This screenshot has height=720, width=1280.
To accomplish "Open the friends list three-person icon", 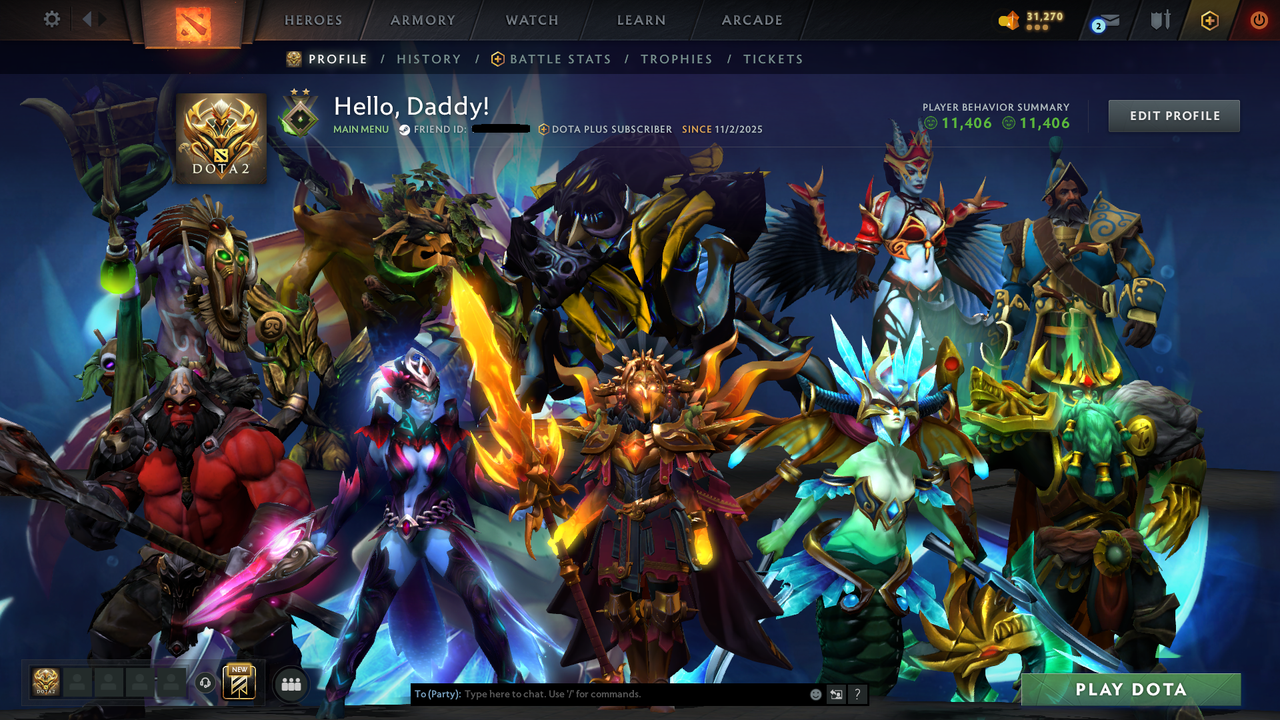I will (x=291, y=683).
